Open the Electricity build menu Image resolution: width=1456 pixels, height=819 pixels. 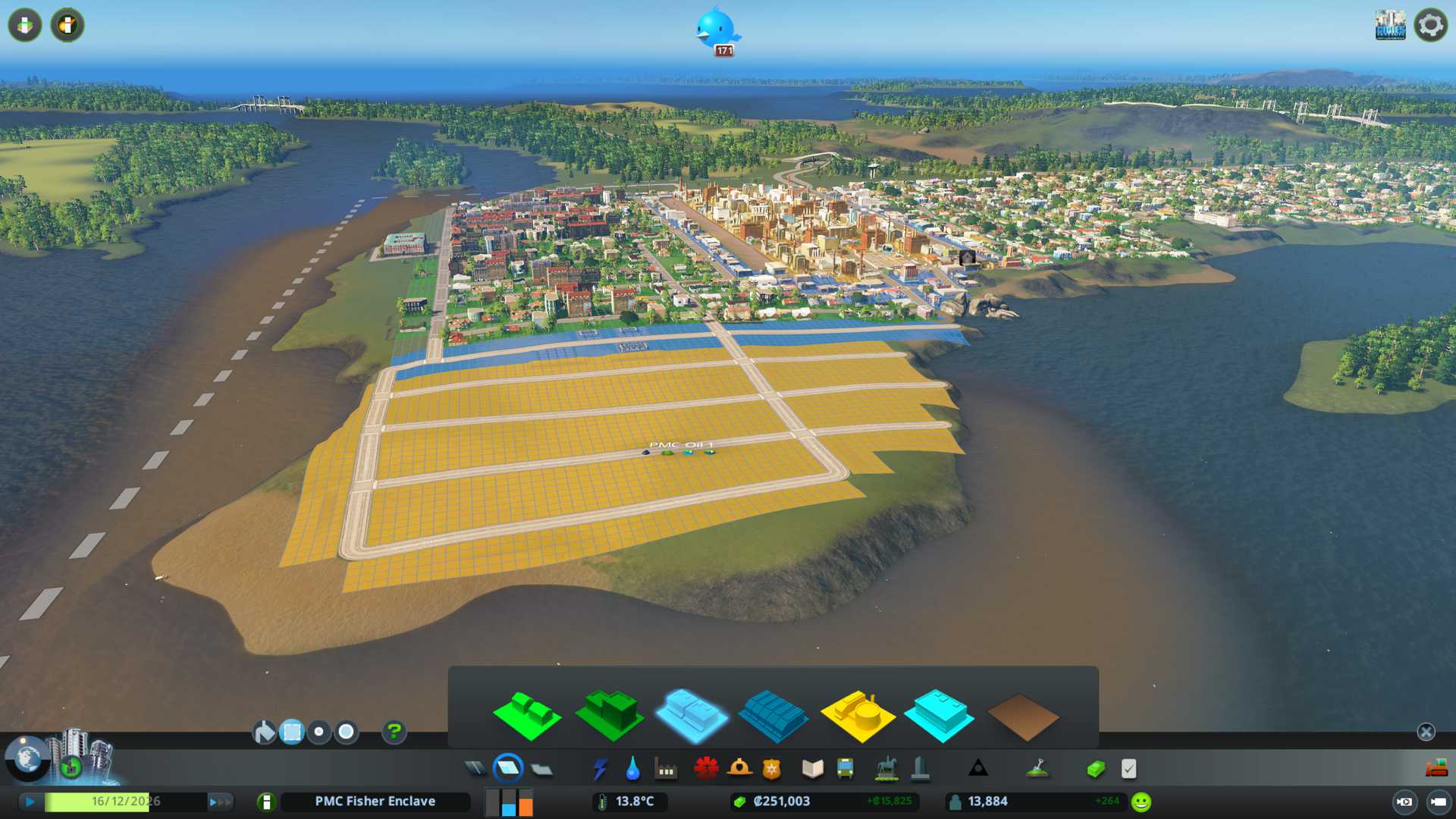[x=600, y=769]
